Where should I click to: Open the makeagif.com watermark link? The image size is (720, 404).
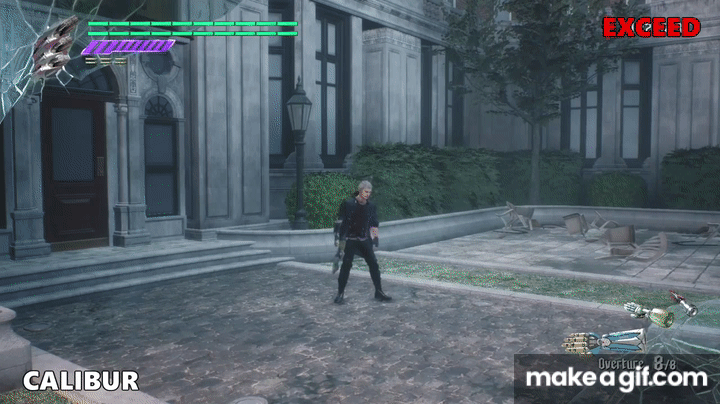pos(616,379)
